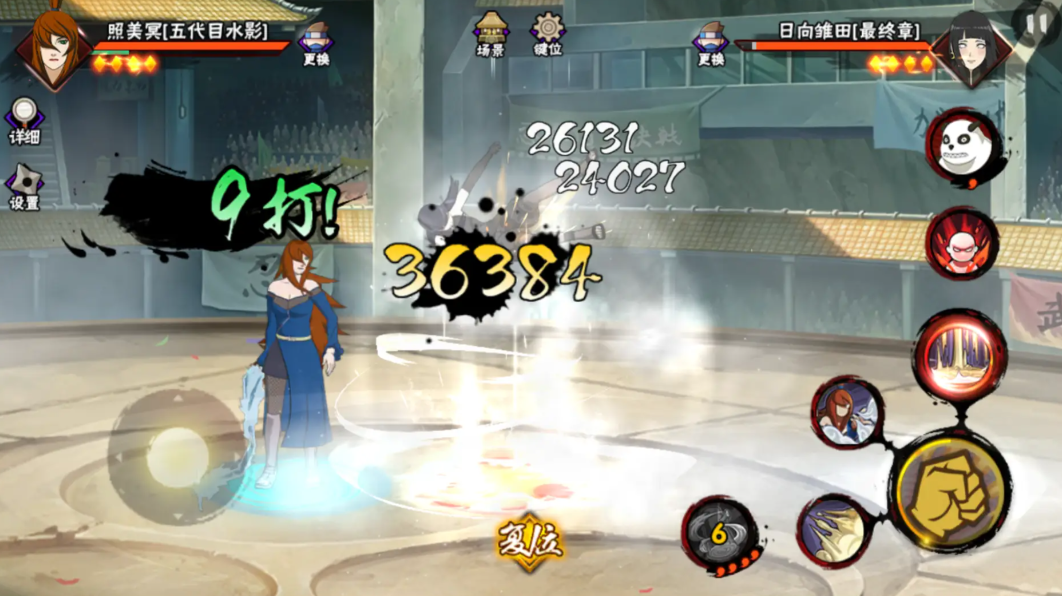Trigger the claw-hand skill icon
Screen dimensions: 1062x596
(835, 532)
